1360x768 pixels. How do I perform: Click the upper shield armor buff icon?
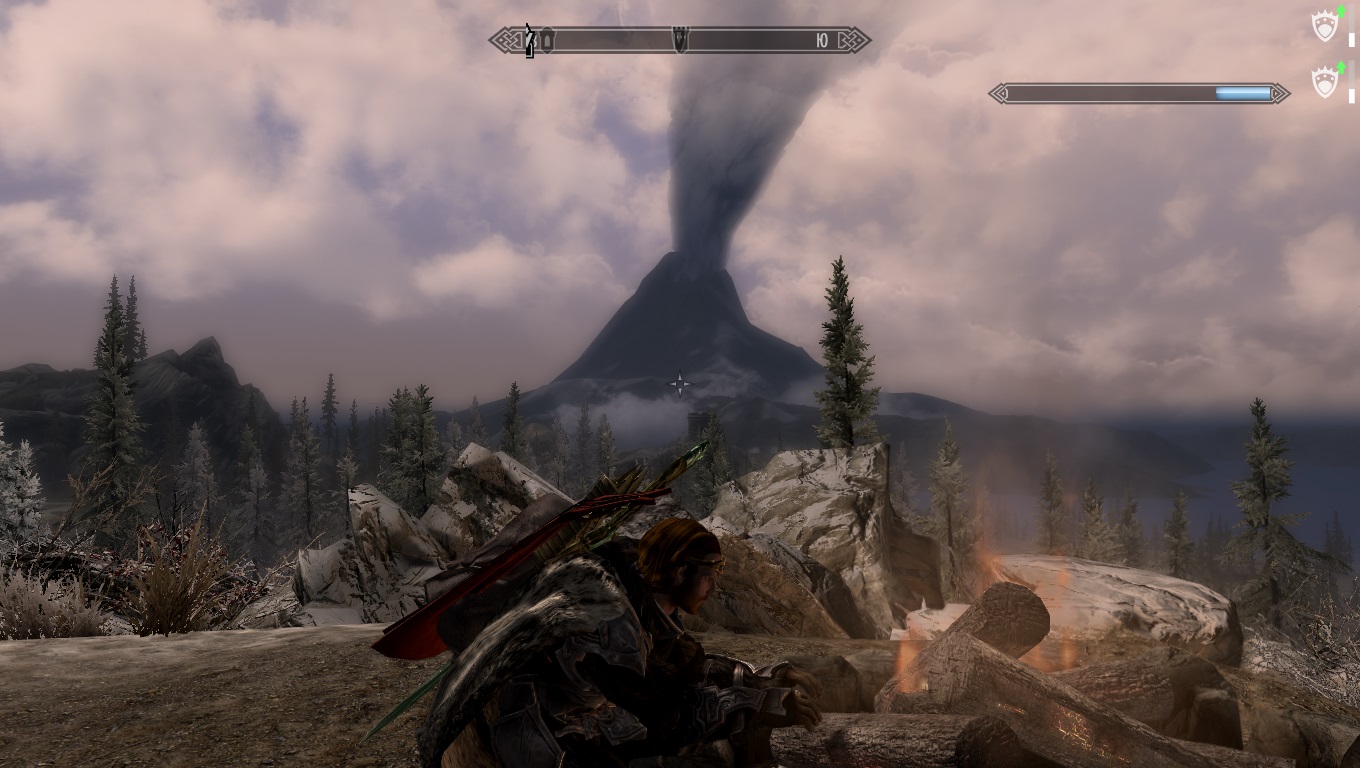point(1324,27)
